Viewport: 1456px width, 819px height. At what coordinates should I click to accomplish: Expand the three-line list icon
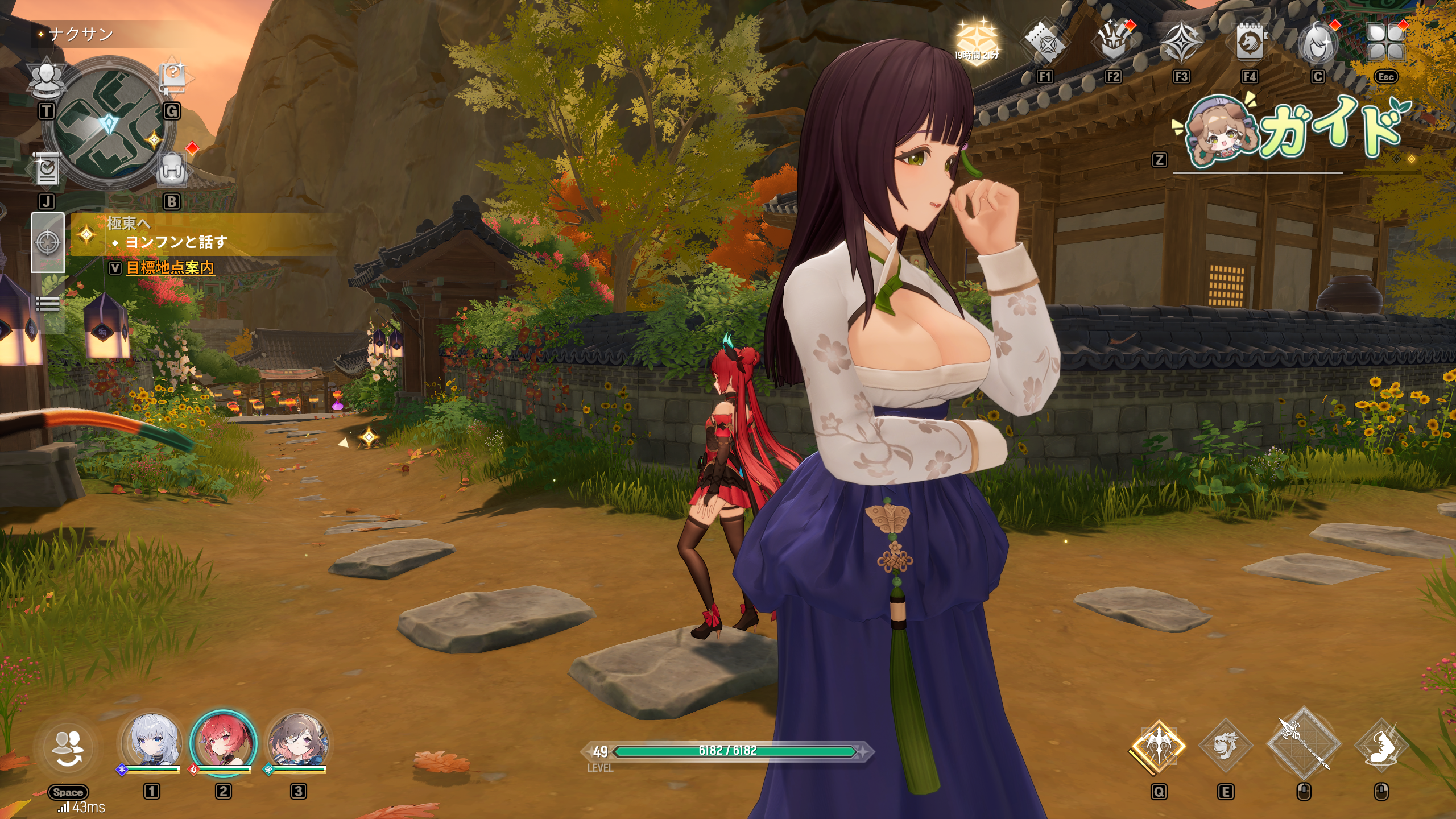pos(48,304)
